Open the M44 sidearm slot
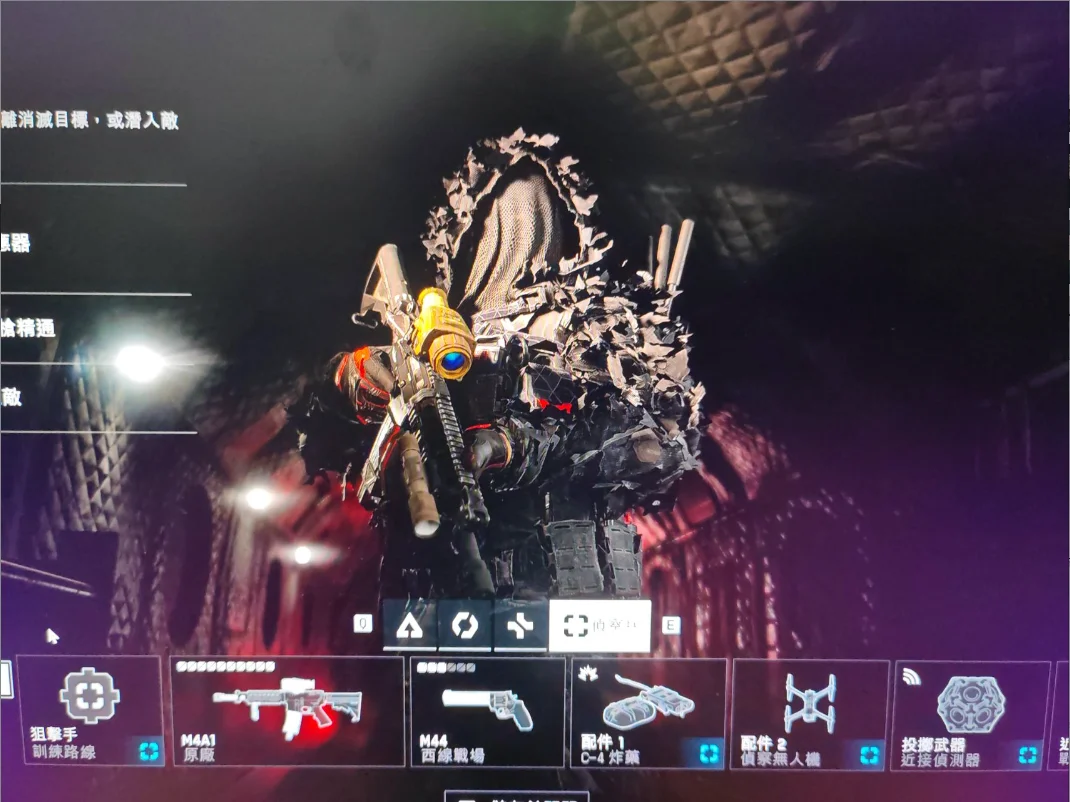1070x802 pixels. [488, 710]
